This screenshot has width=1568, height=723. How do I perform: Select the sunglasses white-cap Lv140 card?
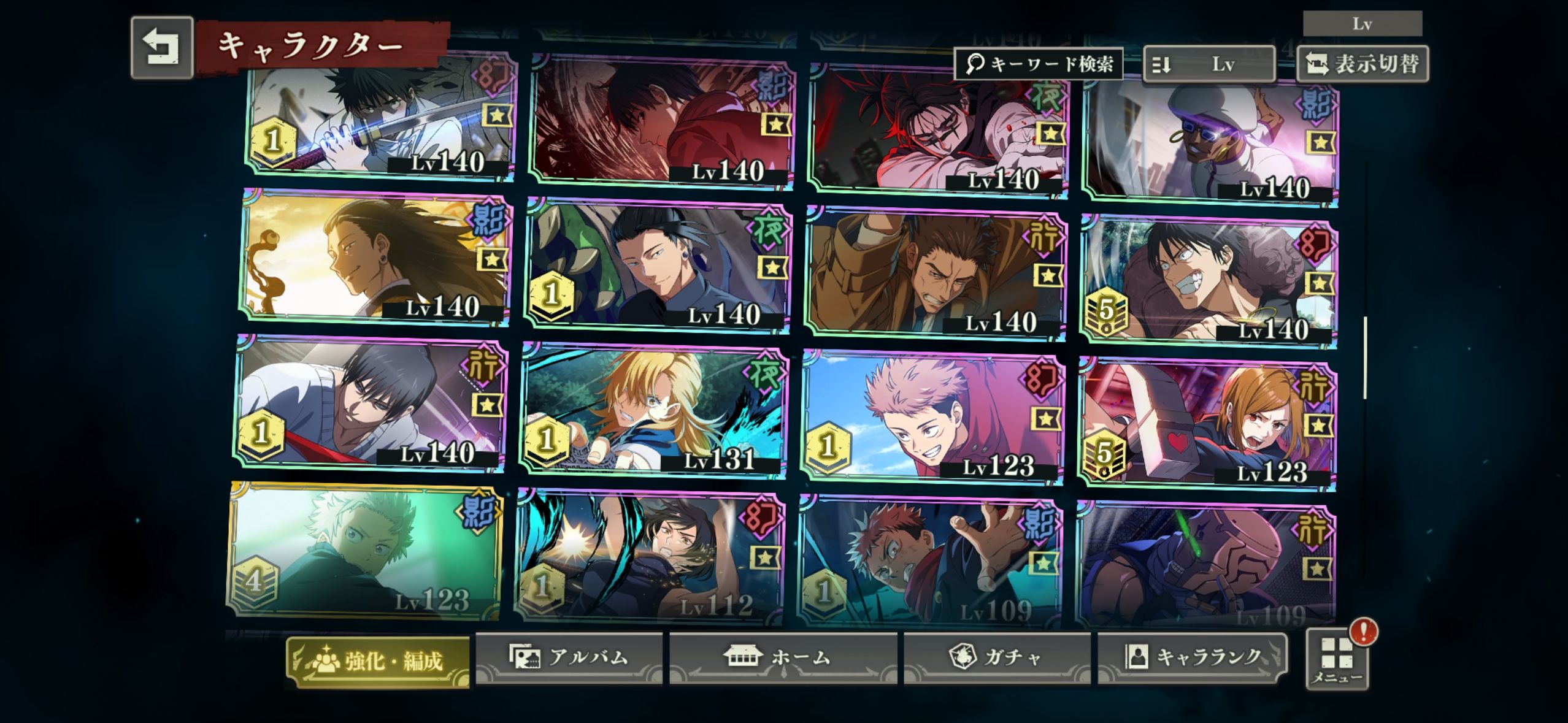tap(1211, 142)
